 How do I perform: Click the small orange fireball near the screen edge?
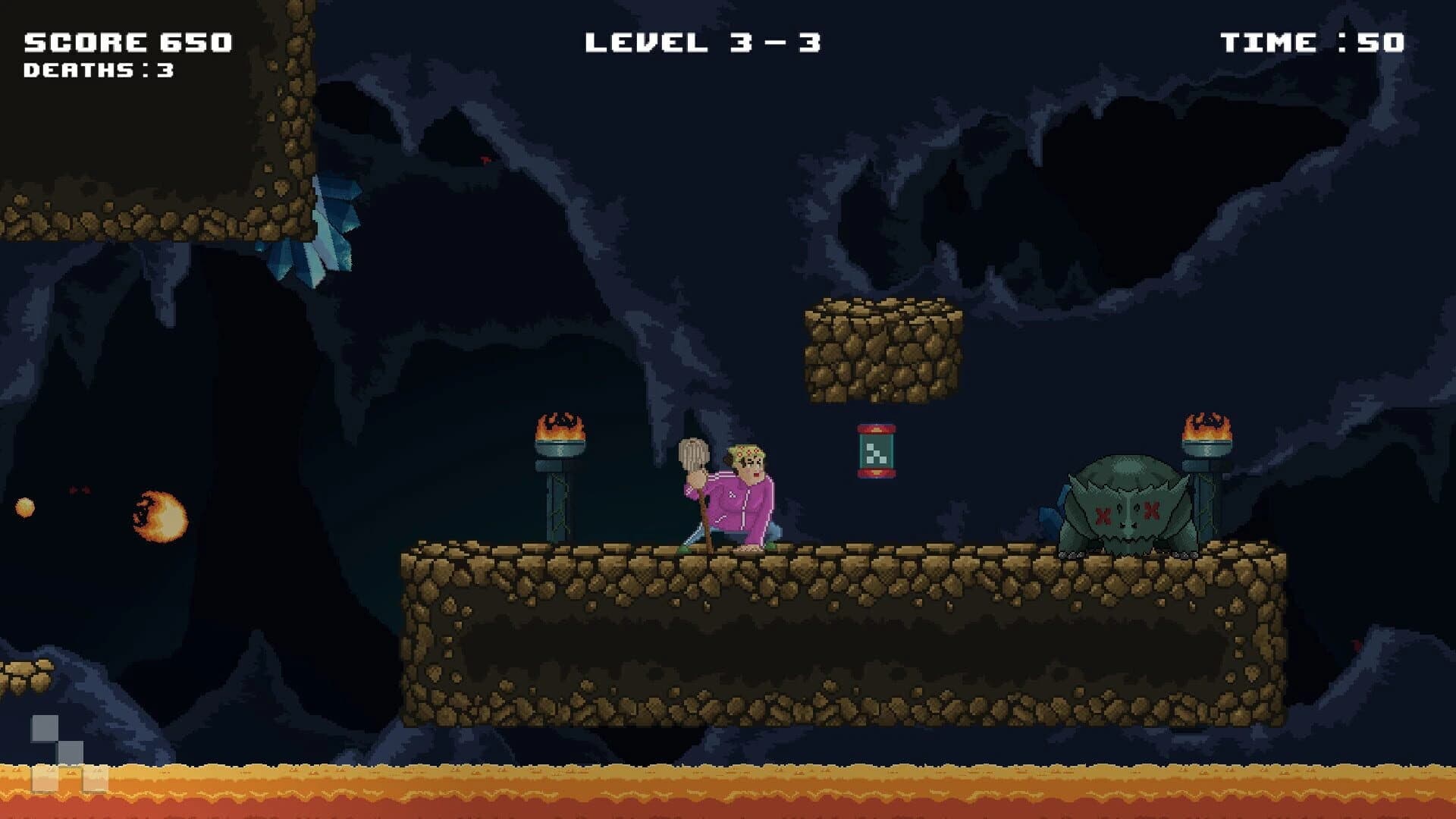[24, 506]
